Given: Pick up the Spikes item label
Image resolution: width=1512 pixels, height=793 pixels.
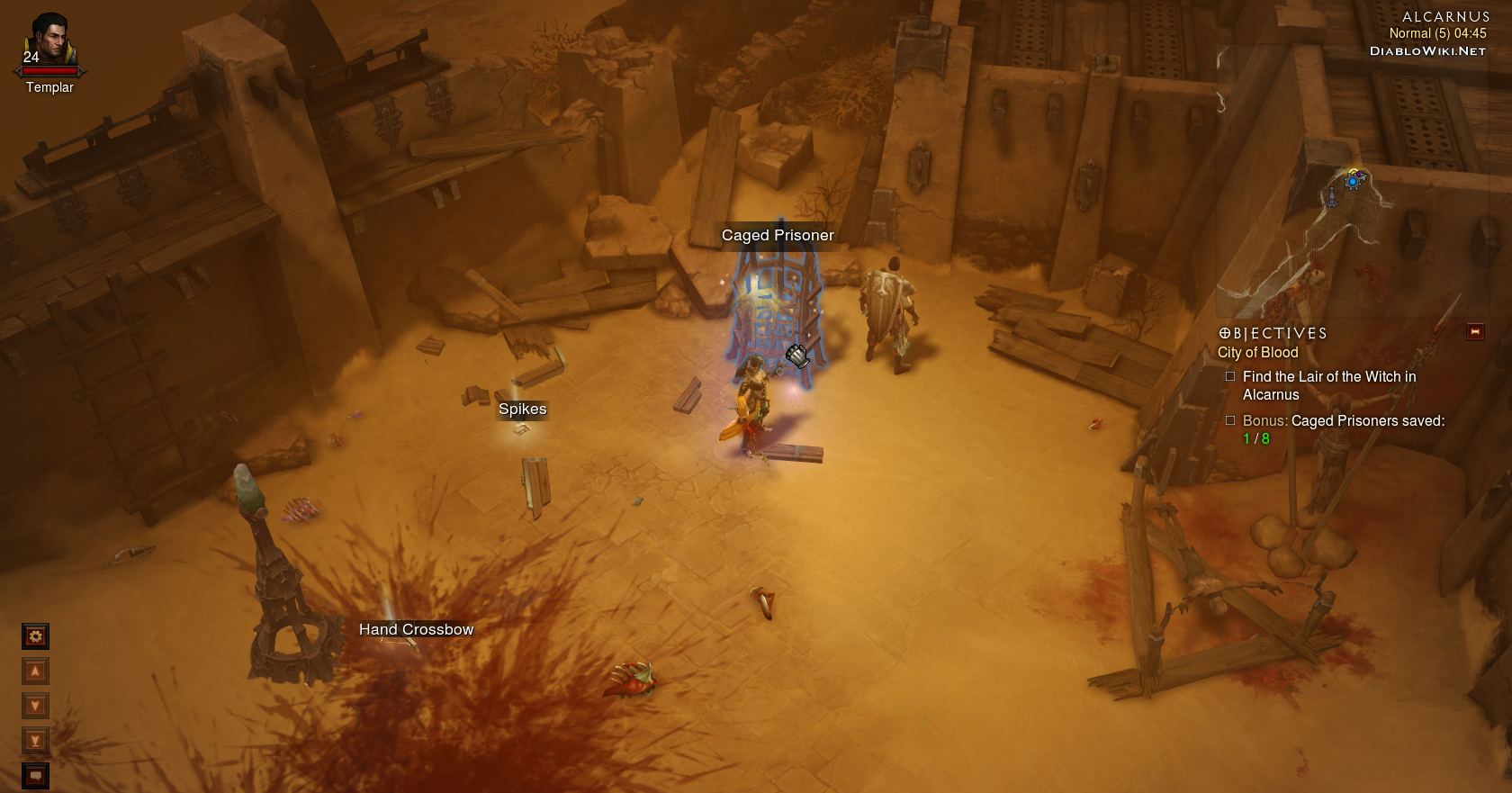Looking at the screenshot, I should point(523,410).
